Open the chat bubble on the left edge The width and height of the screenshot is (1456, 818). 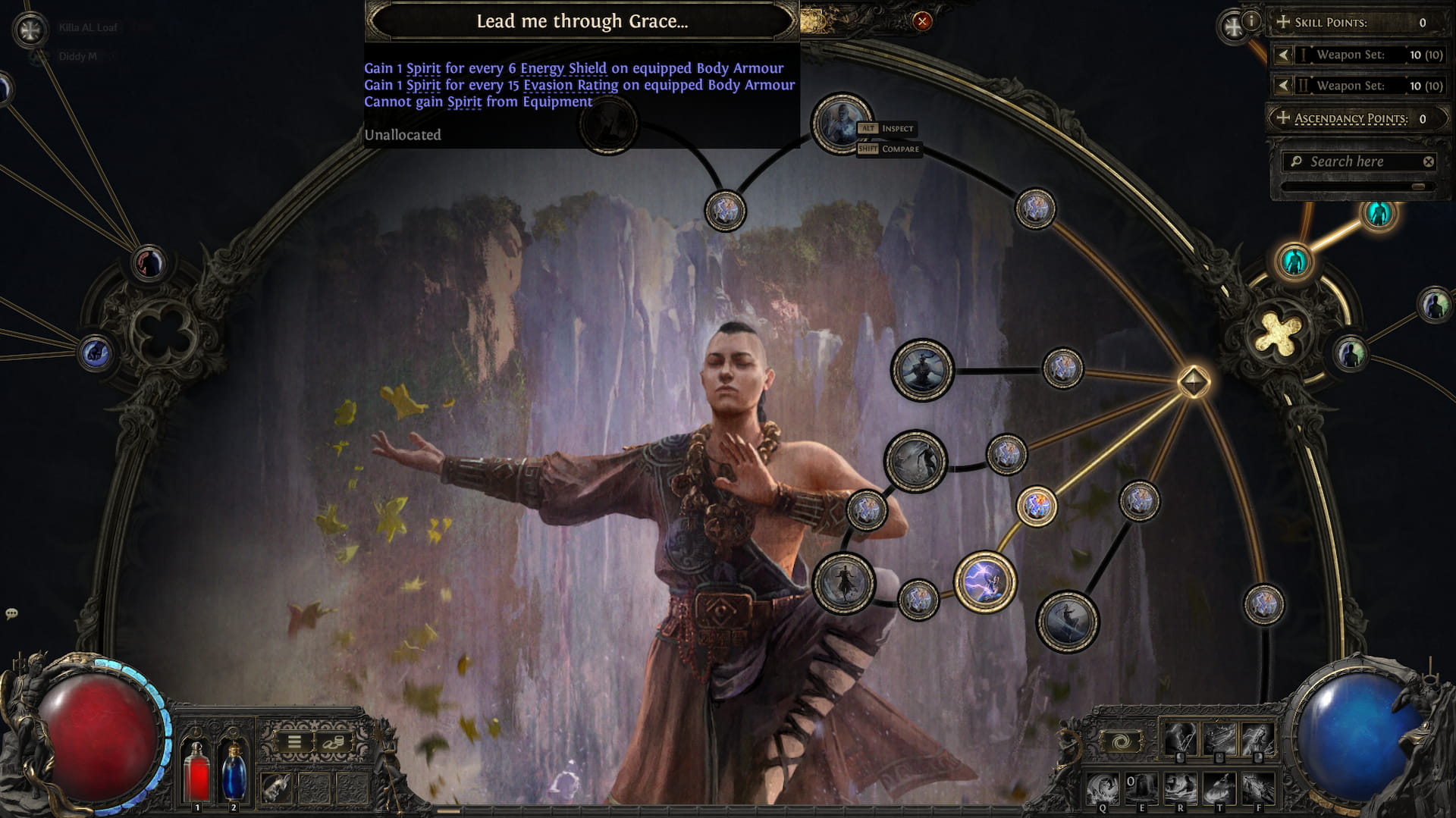click(11, 613)
